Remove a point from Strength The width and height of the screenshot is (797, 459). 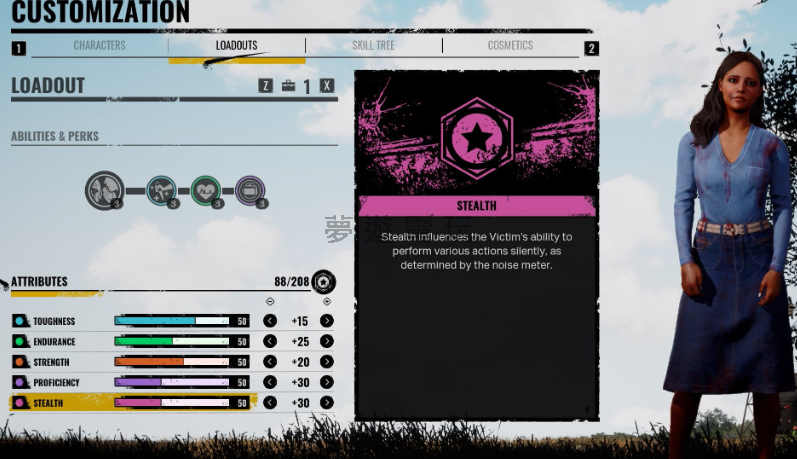(x=270, y=362)
